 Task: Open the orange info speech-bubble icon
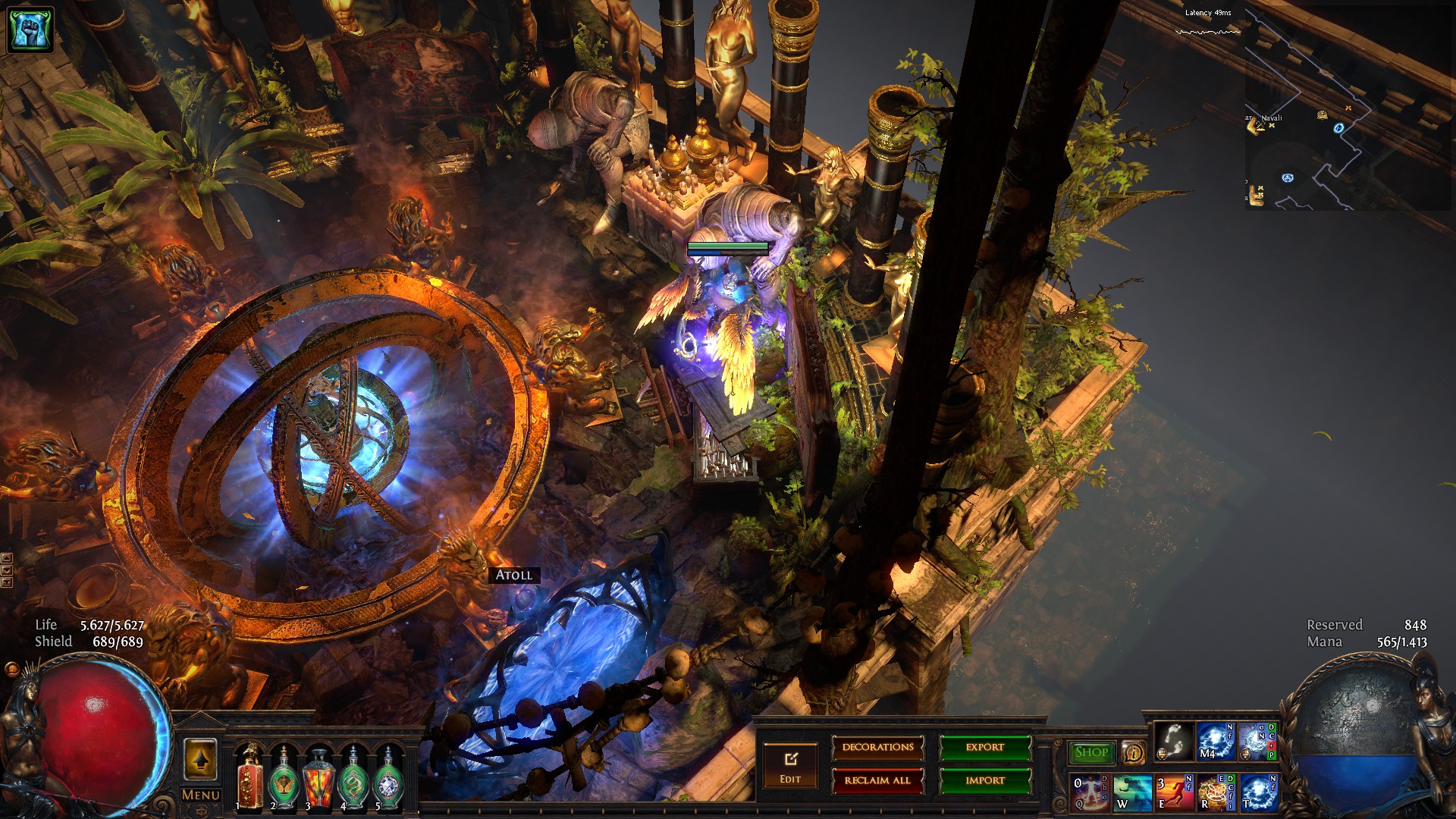pyautogui.click(x=1134, y=753)
